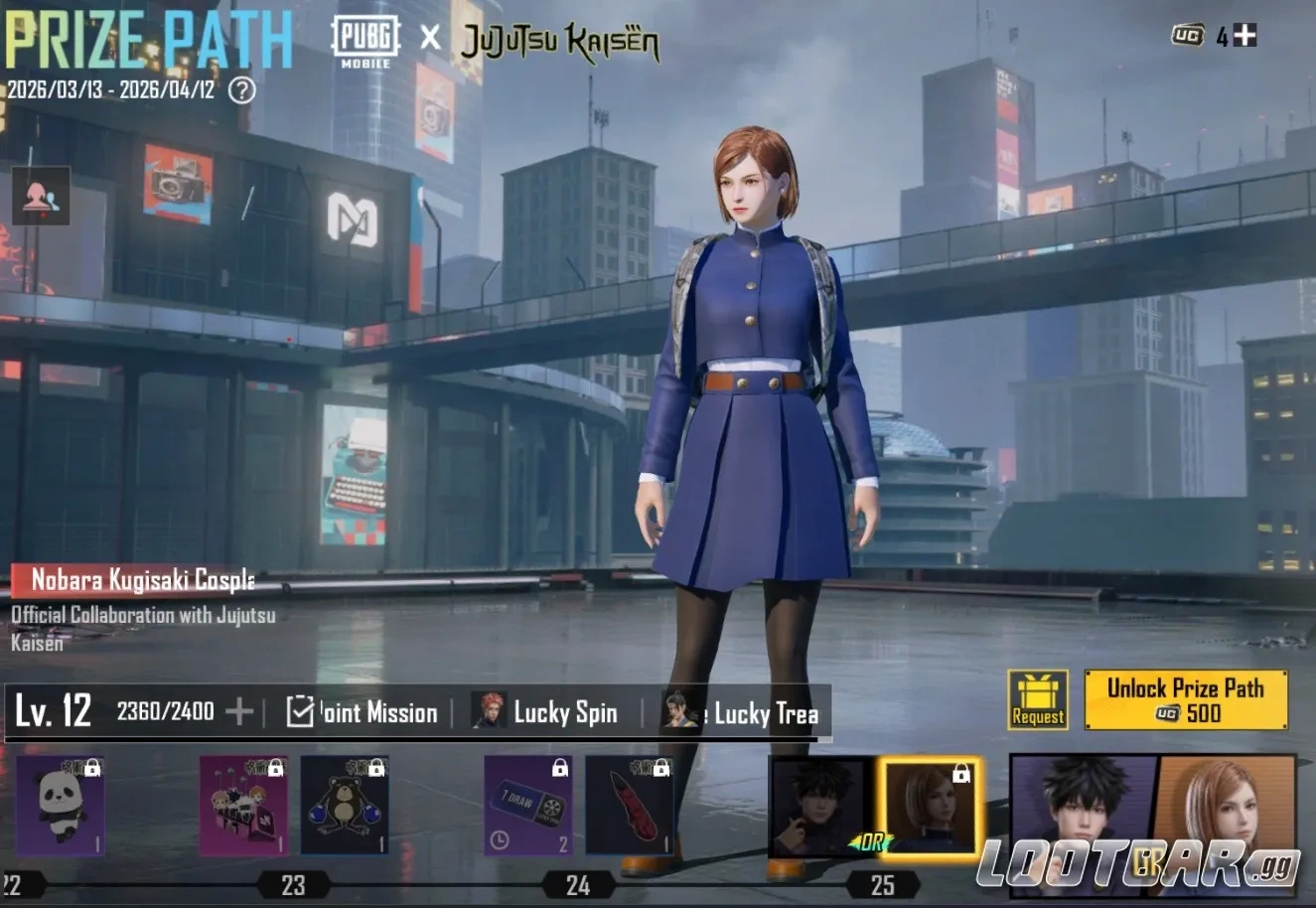Choose the black-haired male outfit reward
The image size is (1316, 908).
(x=818, y=806)
